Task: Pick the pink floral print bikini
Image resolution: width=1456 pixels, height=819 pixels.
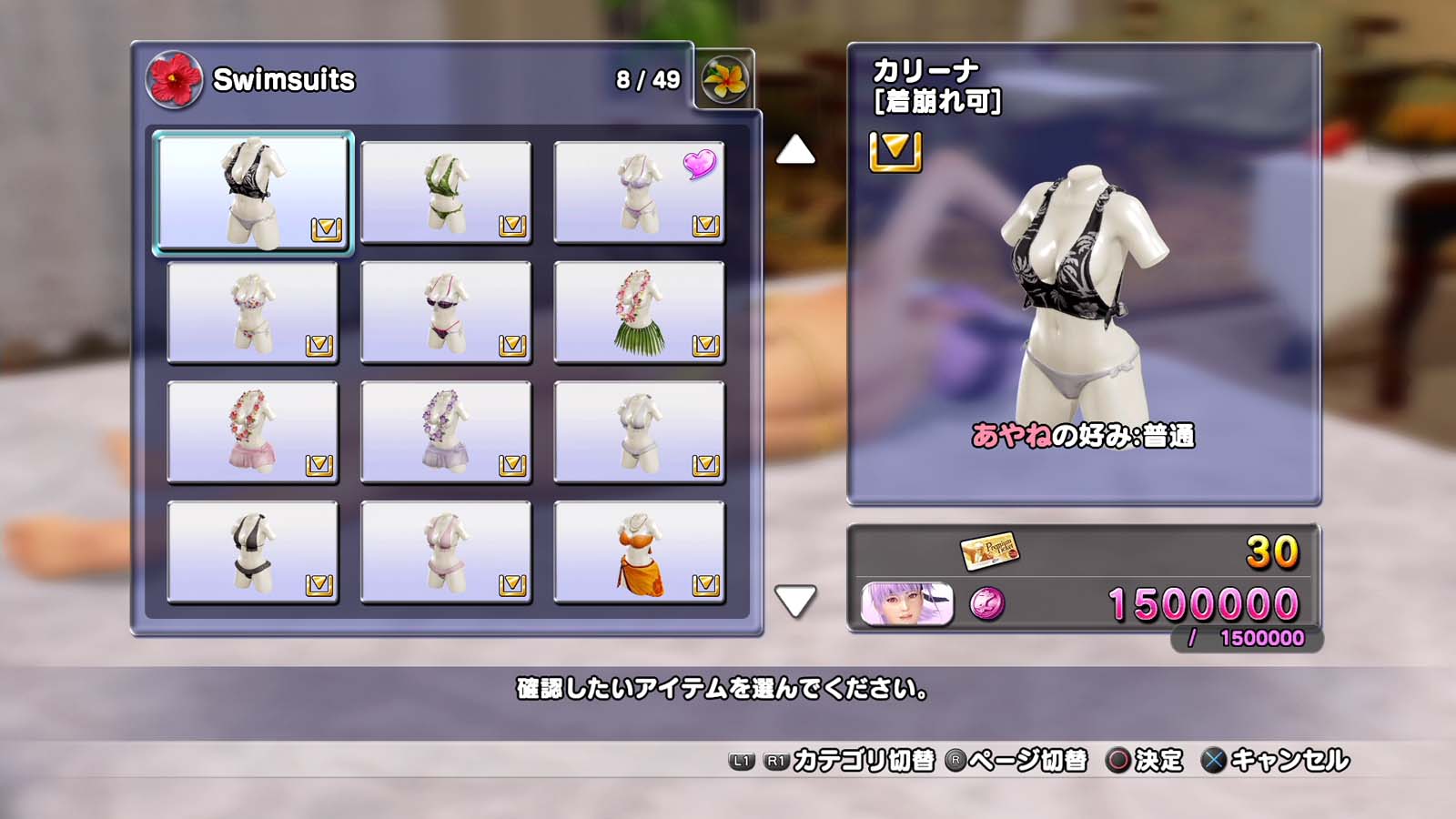Action: [253, 312]
